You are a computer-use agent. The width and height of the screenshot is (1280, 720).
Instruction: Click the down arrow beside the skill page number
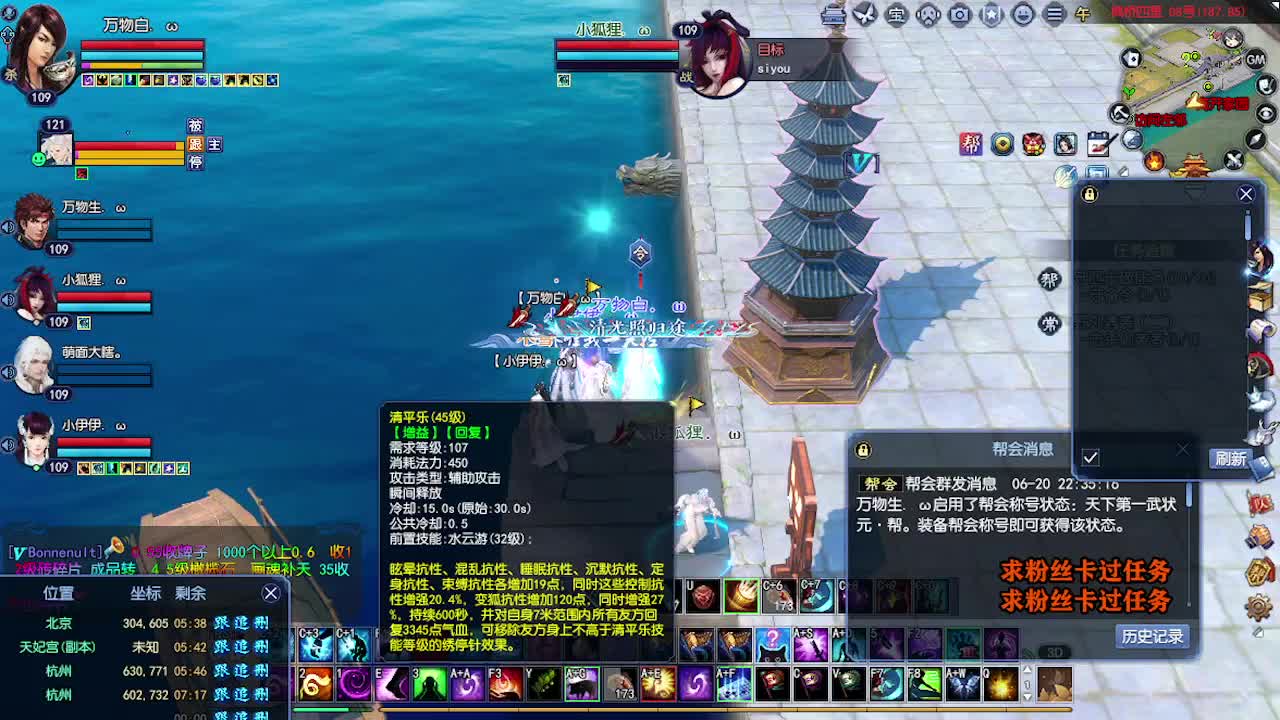tap(1027, 695)
